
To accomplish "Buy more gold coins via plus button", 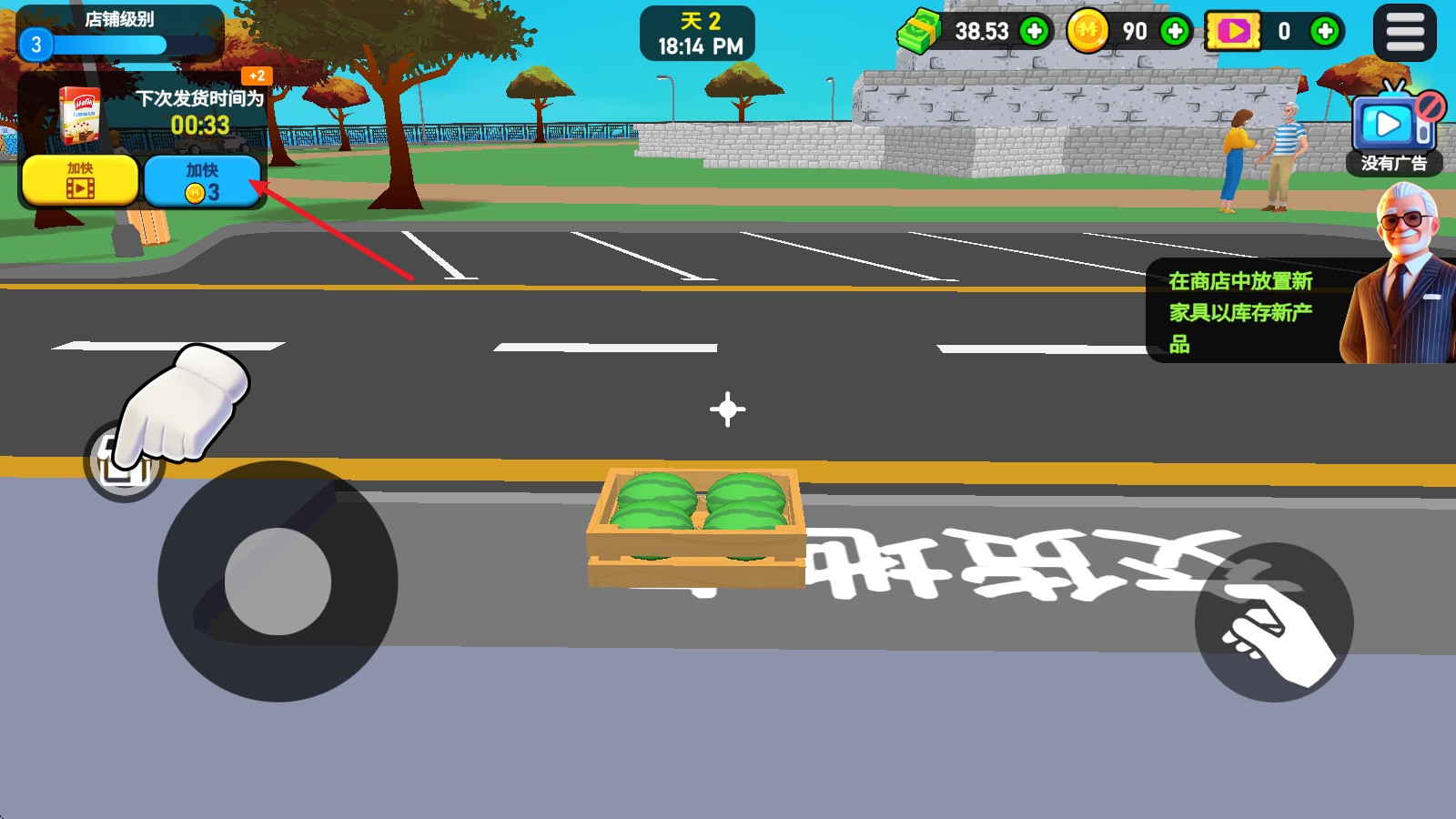I will click(1175, 32).
